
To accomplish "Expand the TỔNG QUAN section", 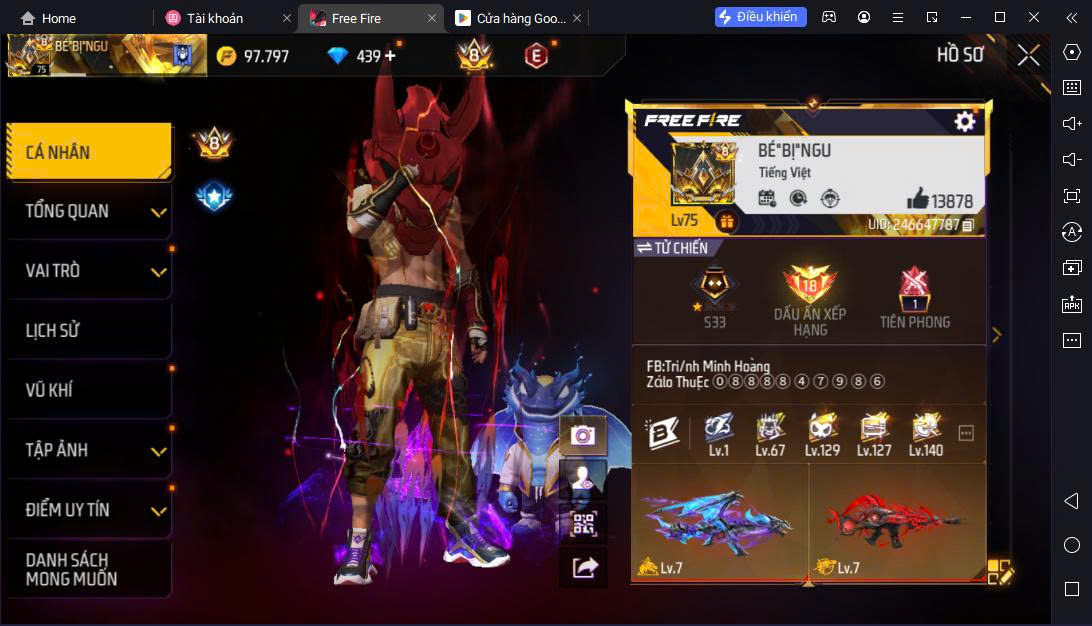I will click(88, 211).
